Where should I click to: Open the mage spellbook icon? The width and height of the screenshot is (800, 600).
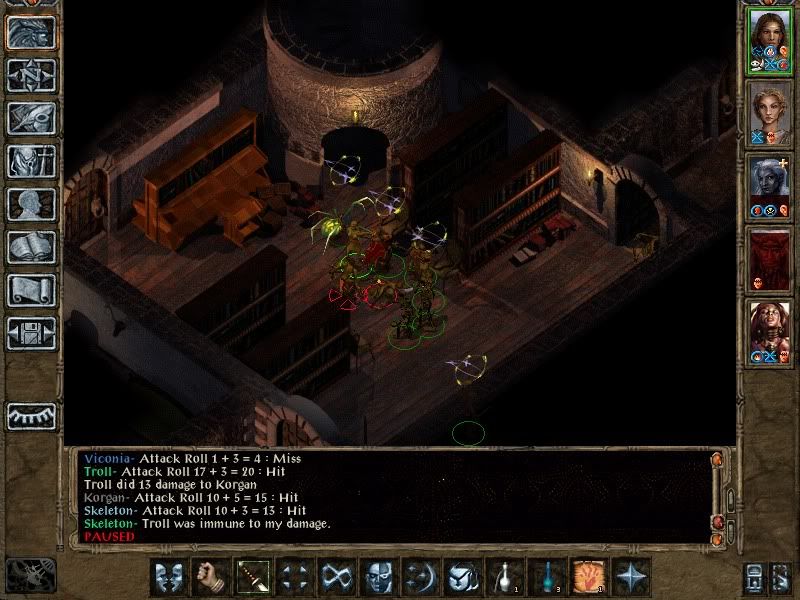[31, 247]
